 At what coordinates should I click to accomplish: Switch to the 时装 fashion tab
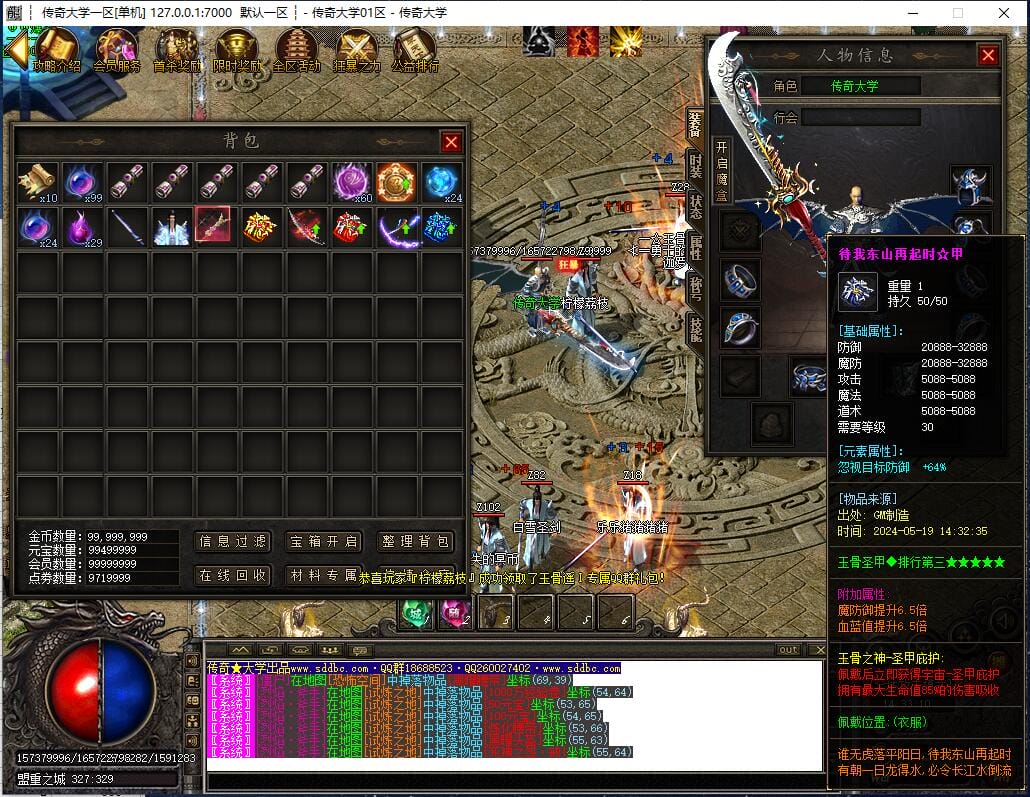[x=695, y=165]
